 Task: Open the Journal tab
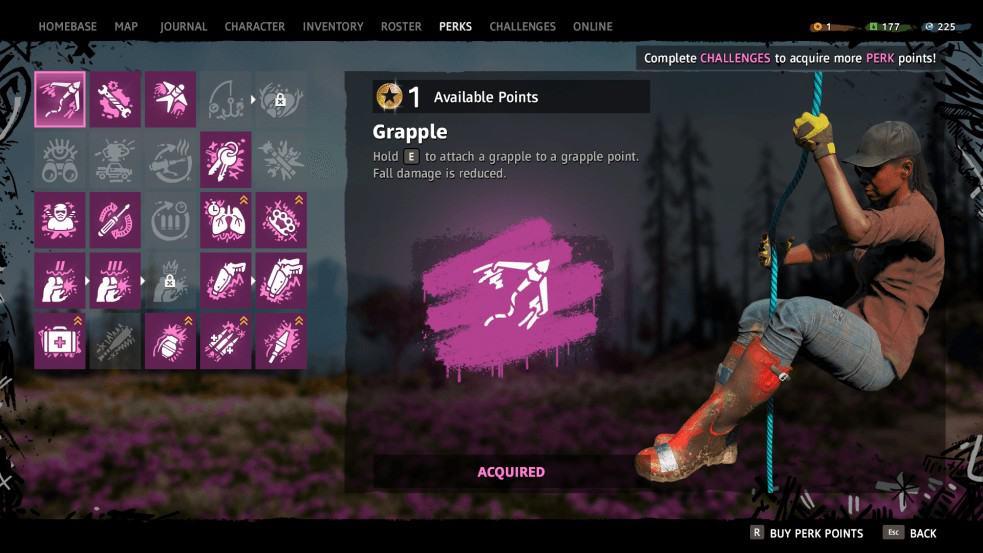point(183,26)
